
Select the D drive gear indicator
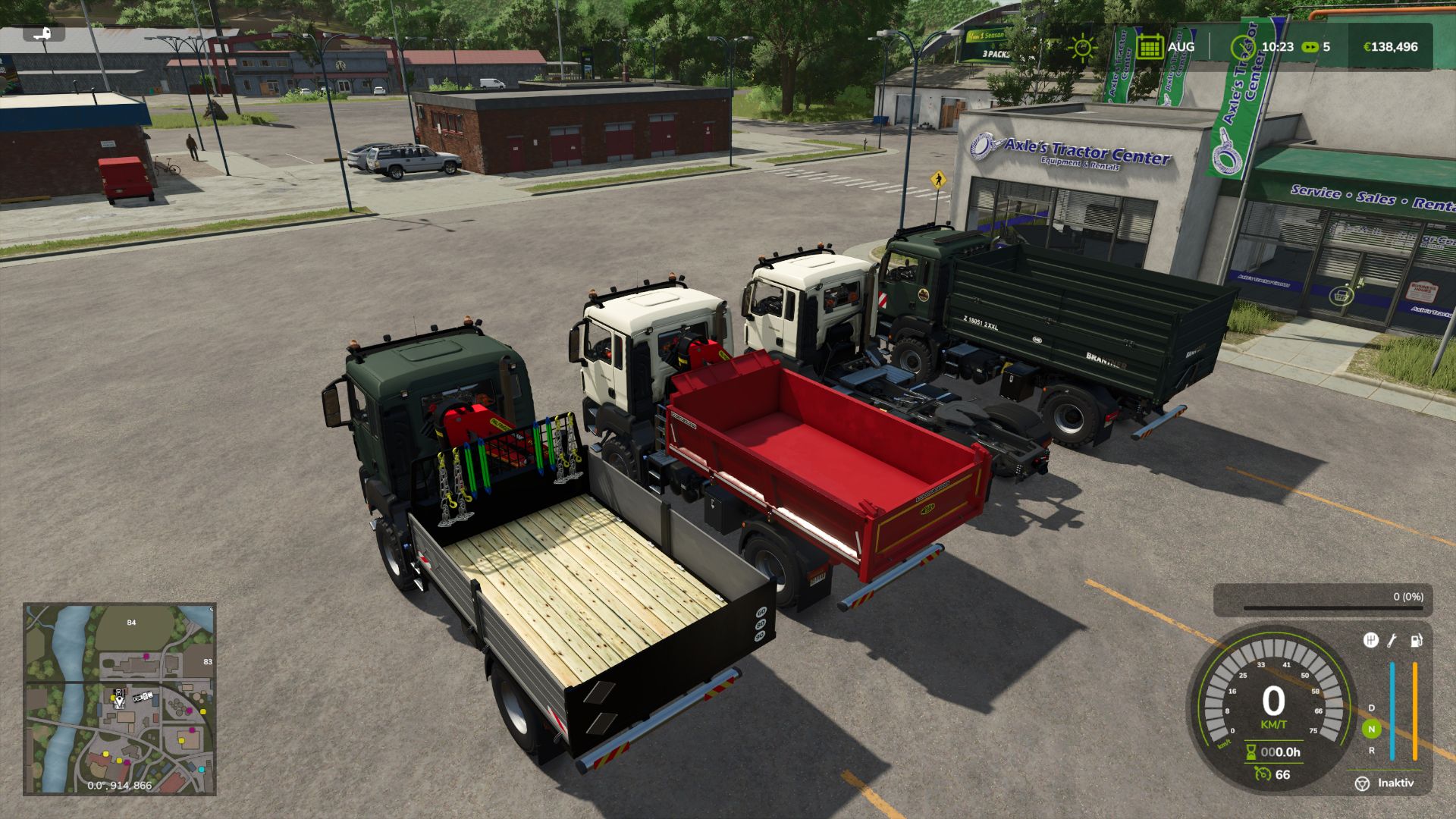(1371, 708)
